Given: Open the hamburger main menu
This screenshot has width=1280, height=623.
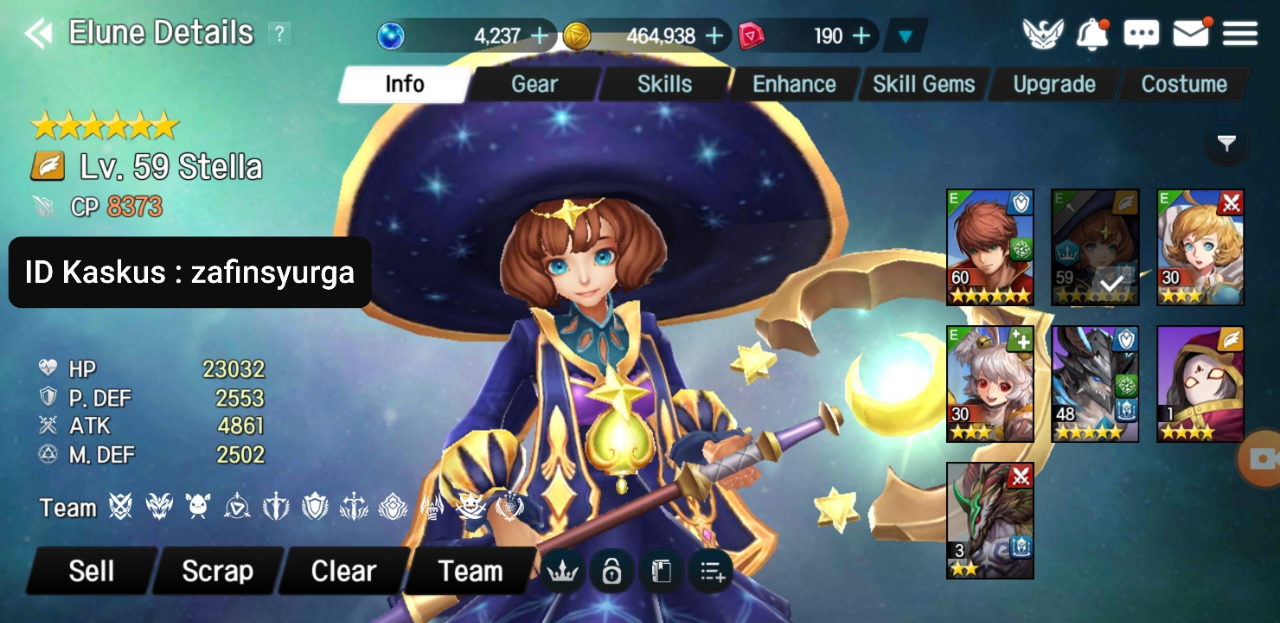Looking at the screenshot, I should point(1240,35).
